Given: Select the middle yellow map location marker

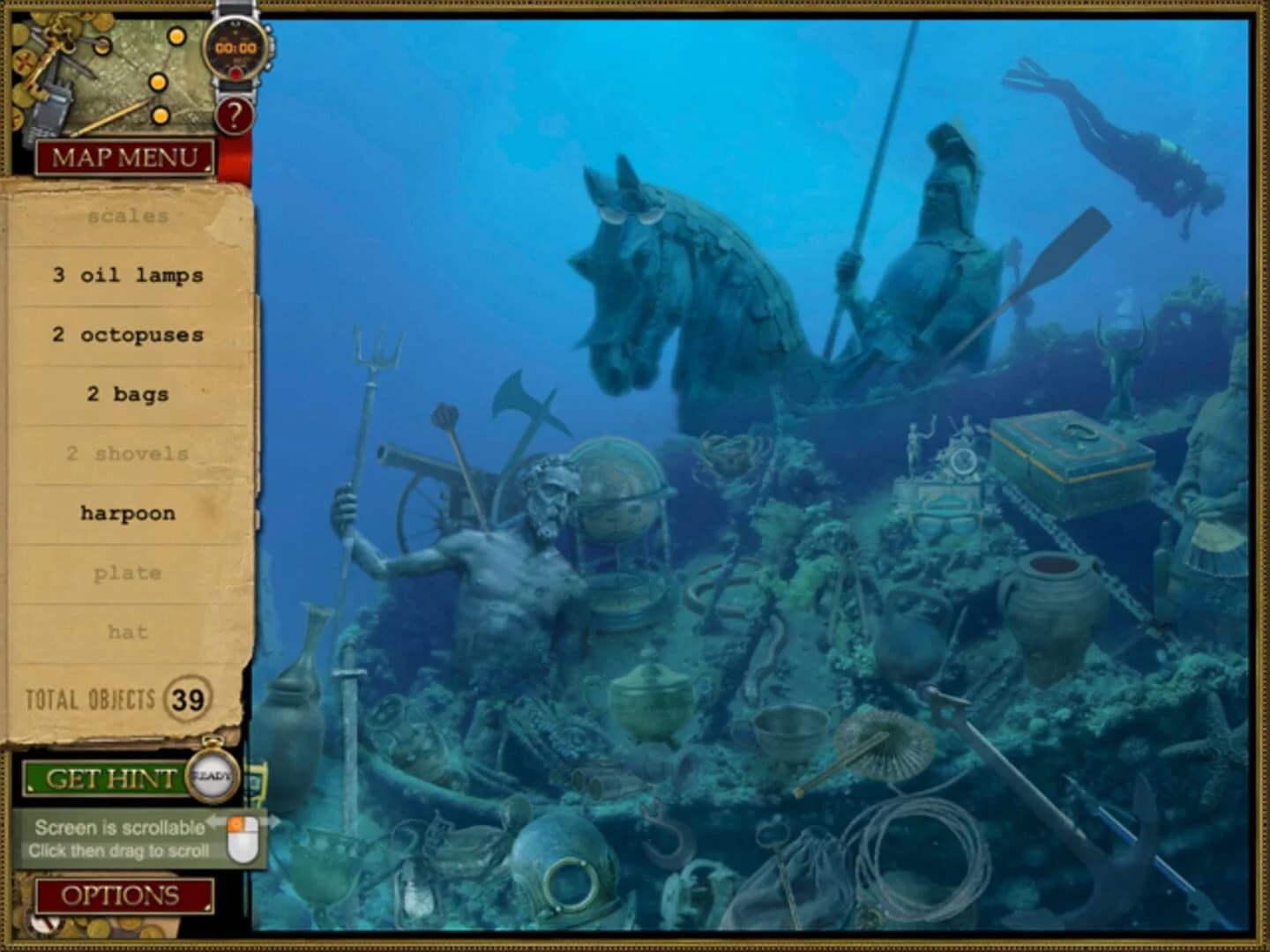Looking at the screenshot, I should pyautogui.click(x=159, y=83).
